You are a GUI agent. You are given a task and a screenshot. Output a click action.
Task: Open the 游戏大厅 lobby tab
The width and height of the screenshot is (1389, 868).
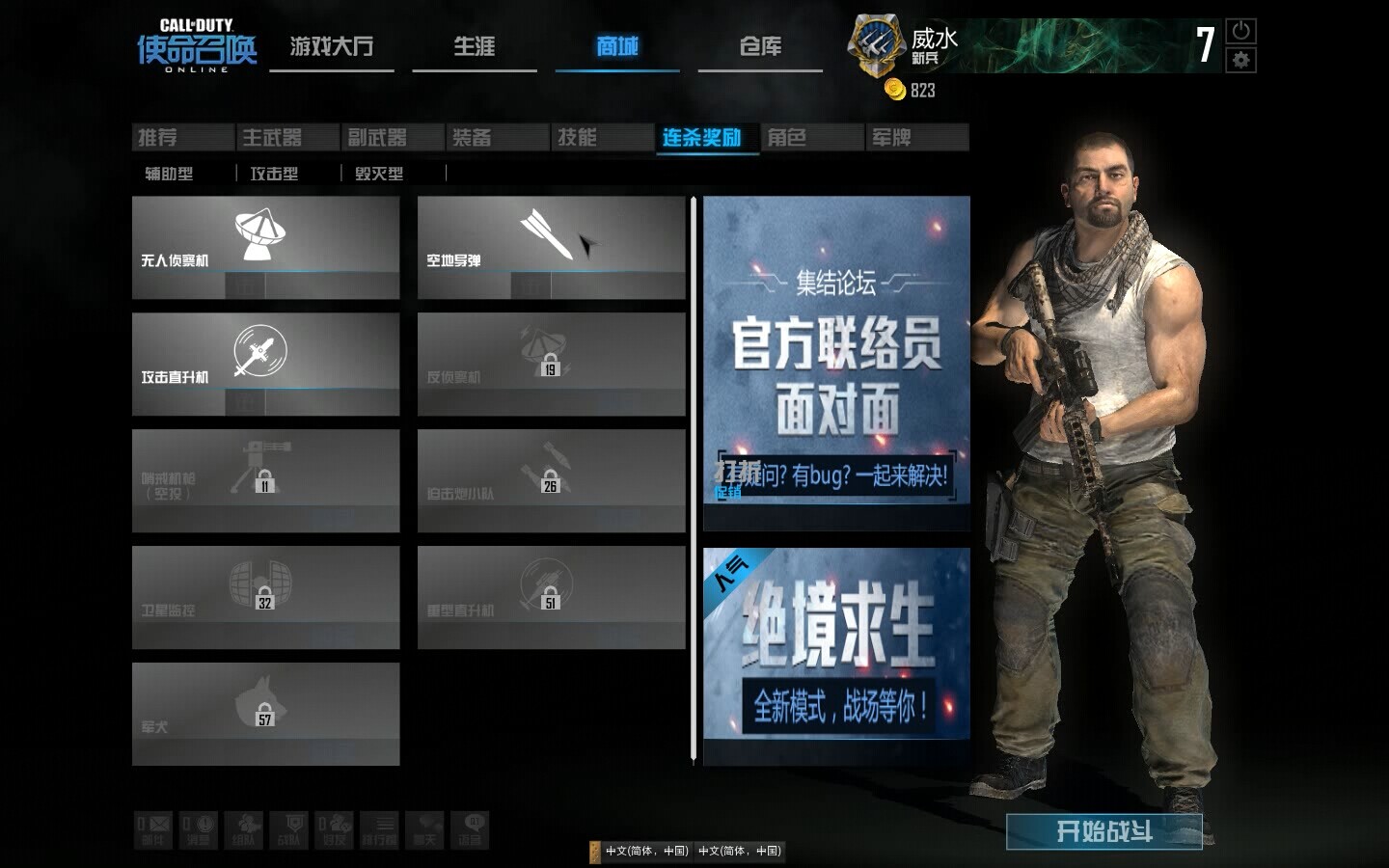(331, 46)
